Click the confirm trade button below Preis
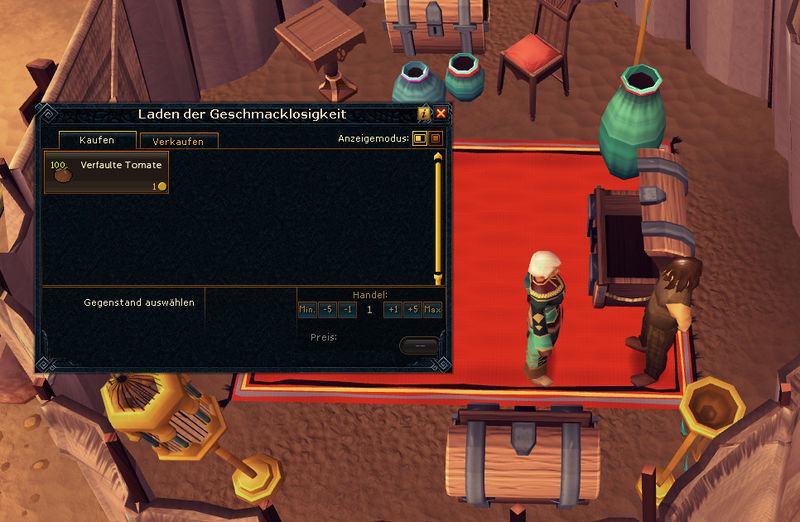Viewport: 800px width, 522px height. (419, 346)
